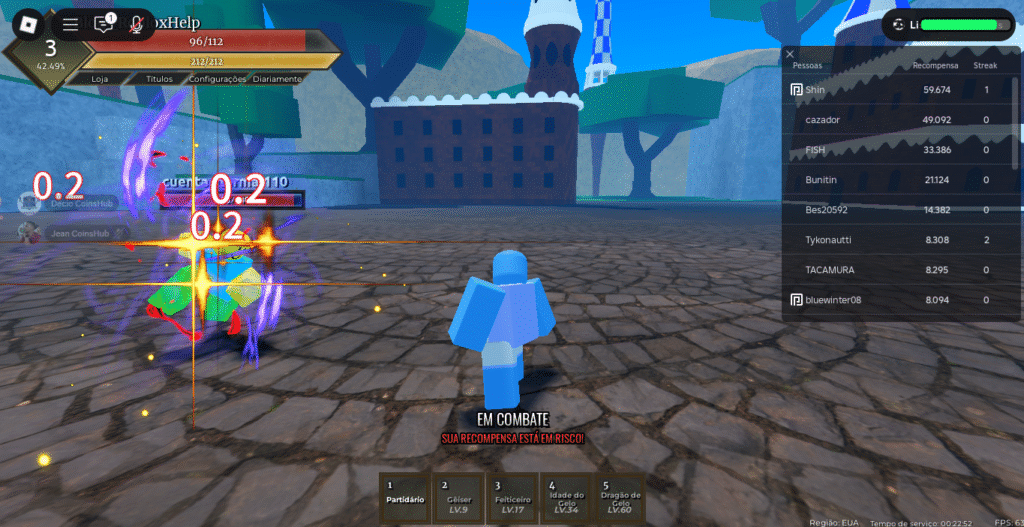
Task: Use the Feiticeiro LV.17 skill slot
Action: click(511, 497)
